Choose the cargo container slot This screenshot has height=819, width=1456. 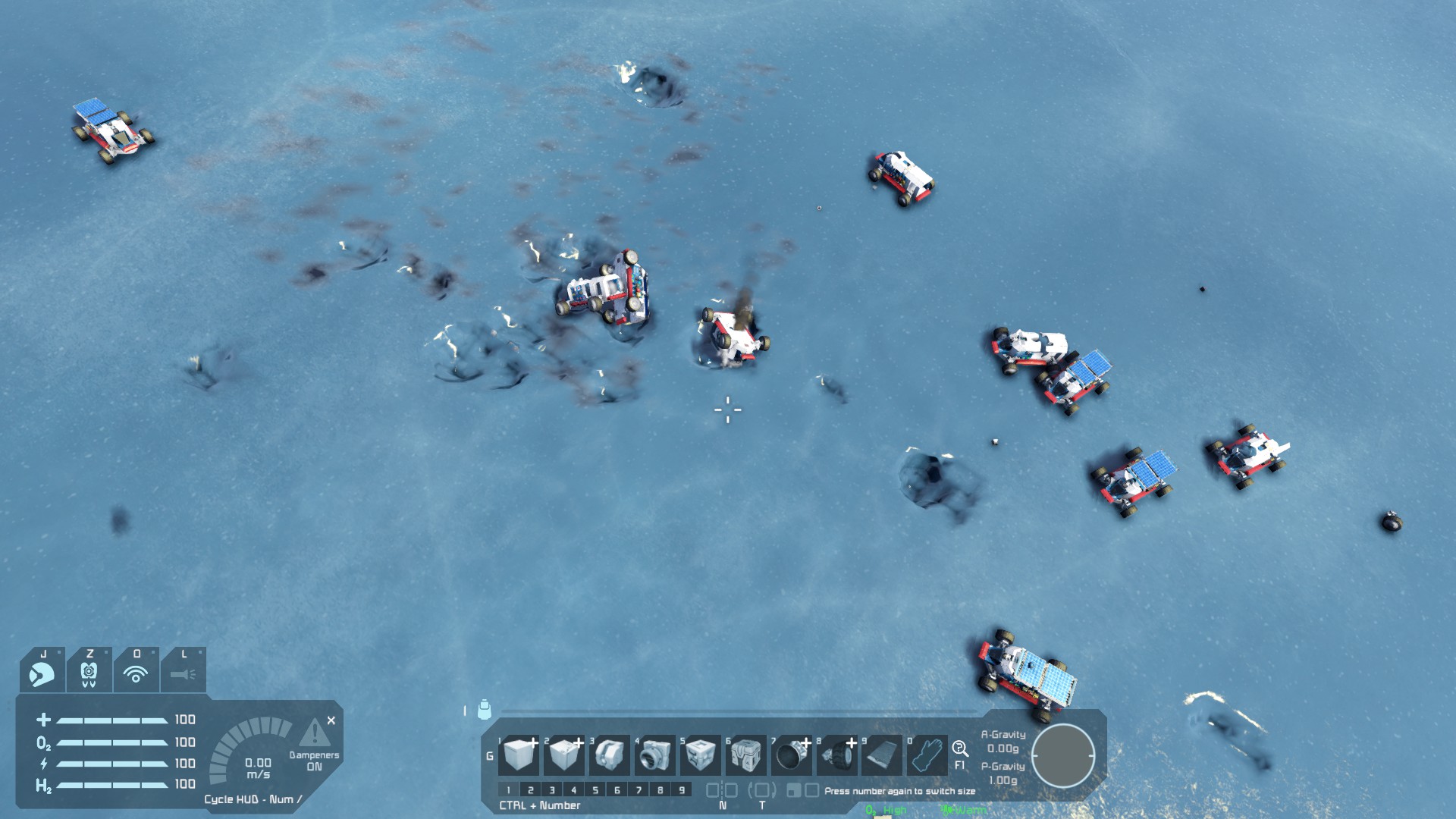745,755
